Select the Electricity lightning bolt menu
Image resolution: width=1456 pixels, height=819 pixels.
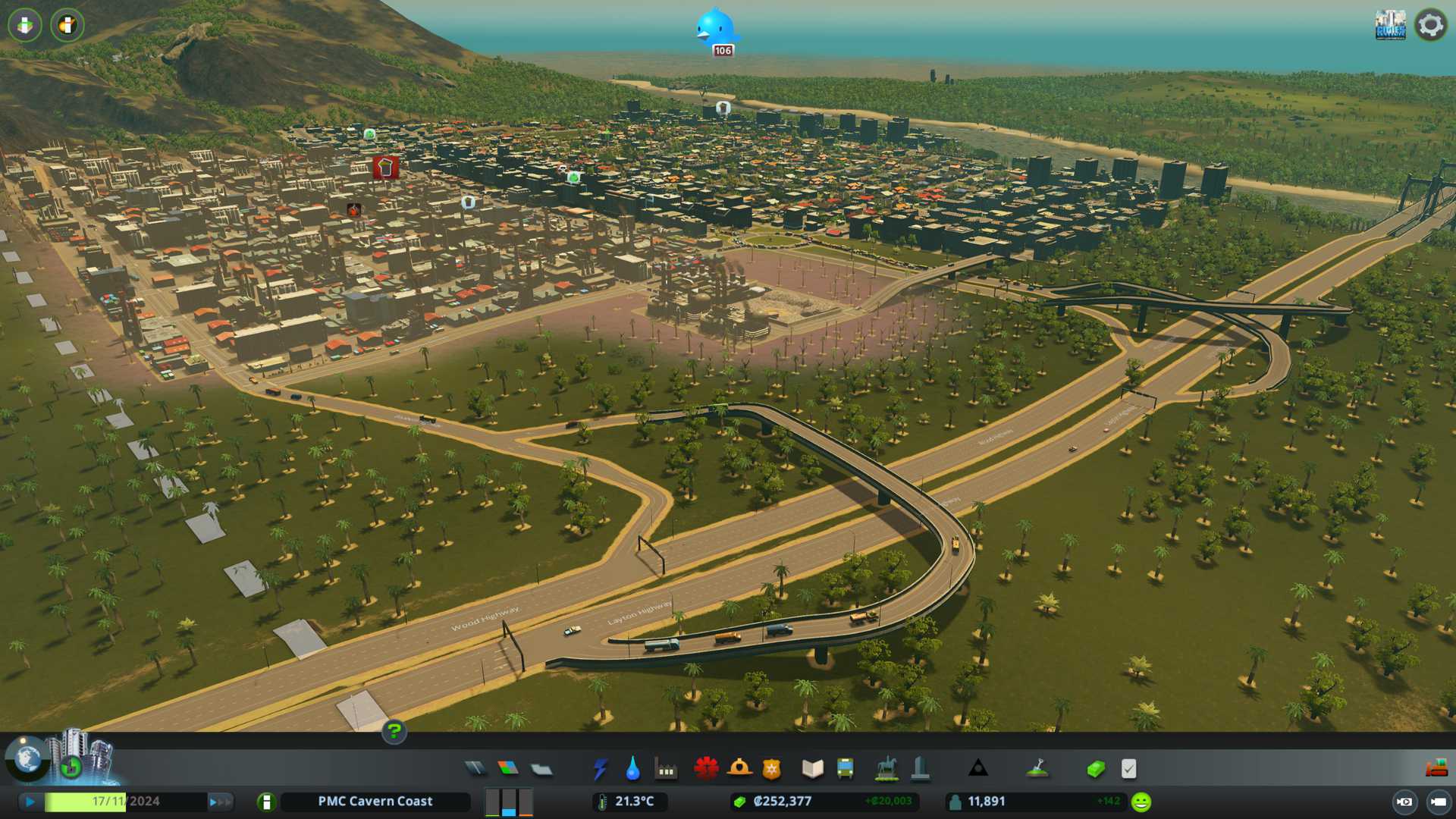click(x=600, y=769)
